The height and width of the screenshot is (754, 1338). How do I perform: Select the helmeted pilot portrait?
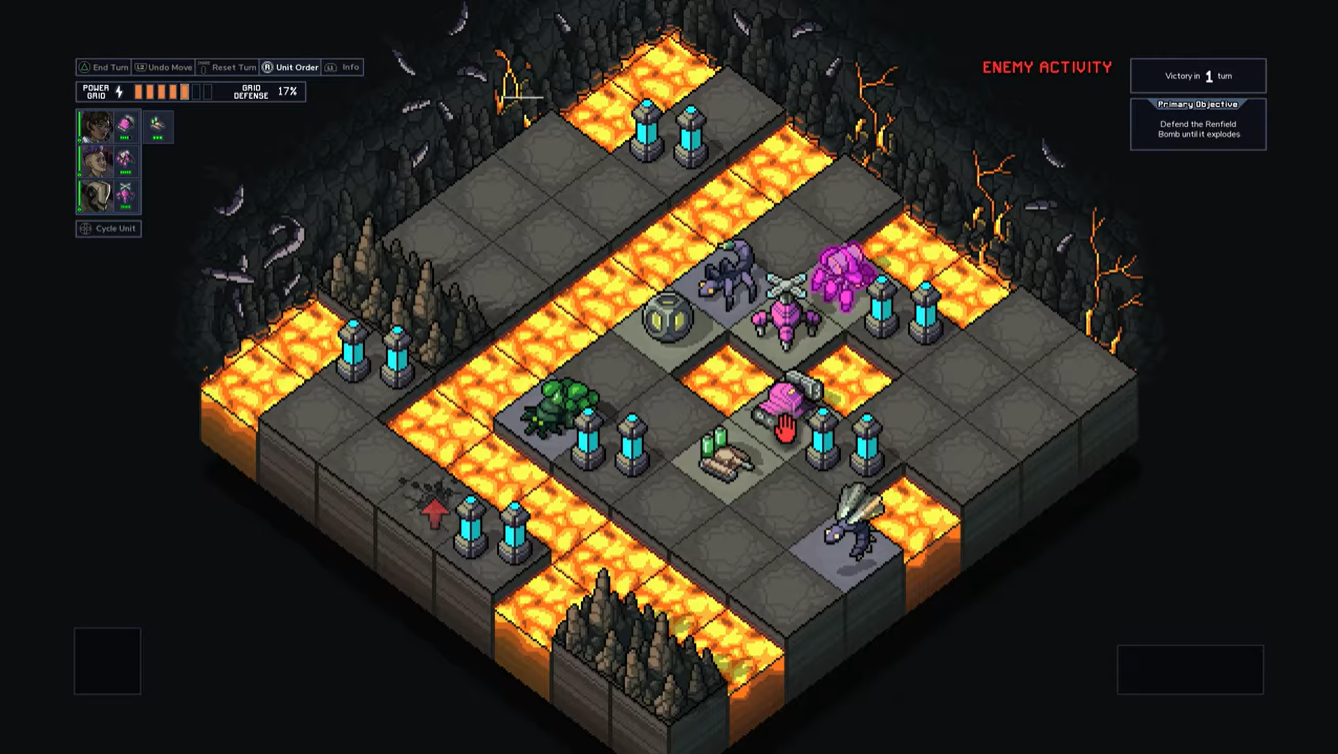(97, 195)
